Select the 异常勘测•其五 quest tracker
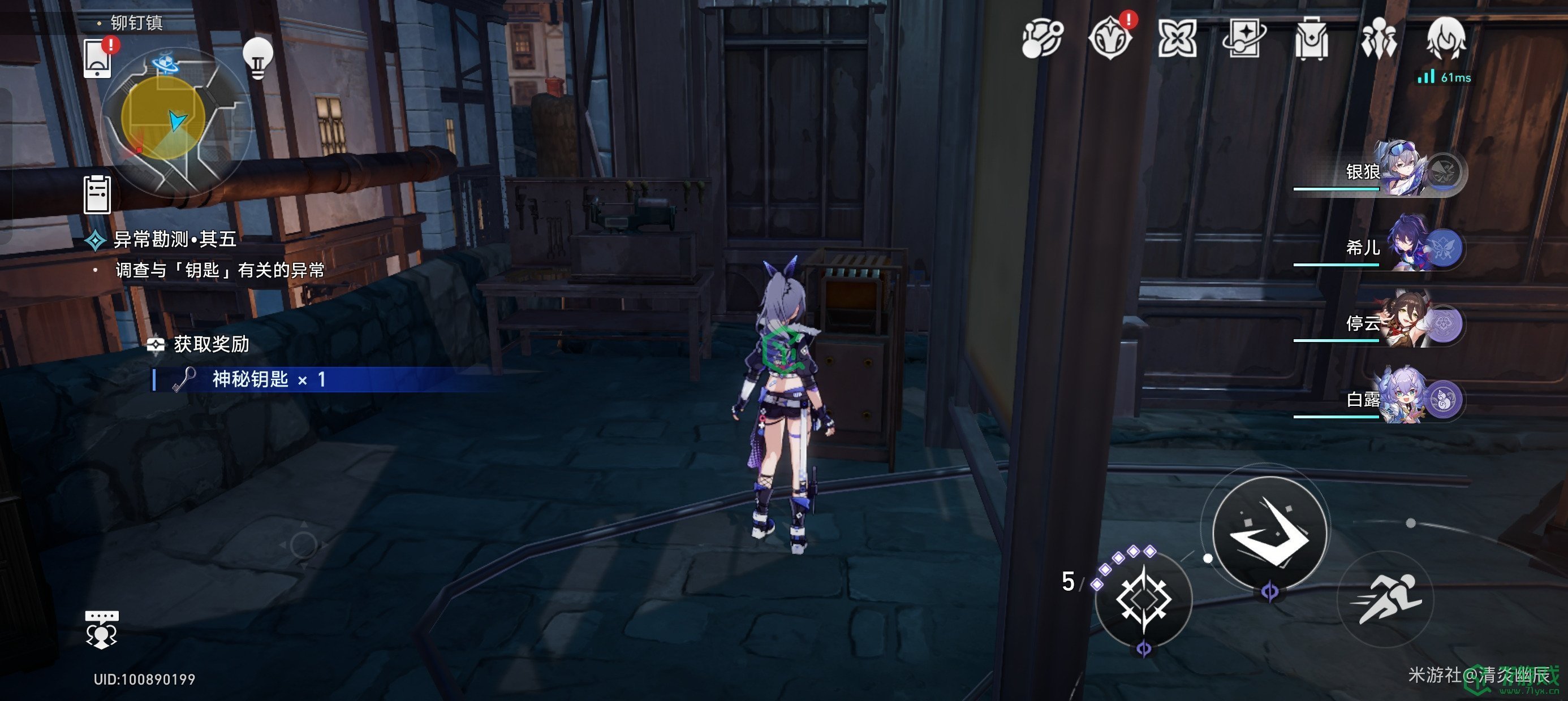The image size is (1568, 701). (175, 240)
